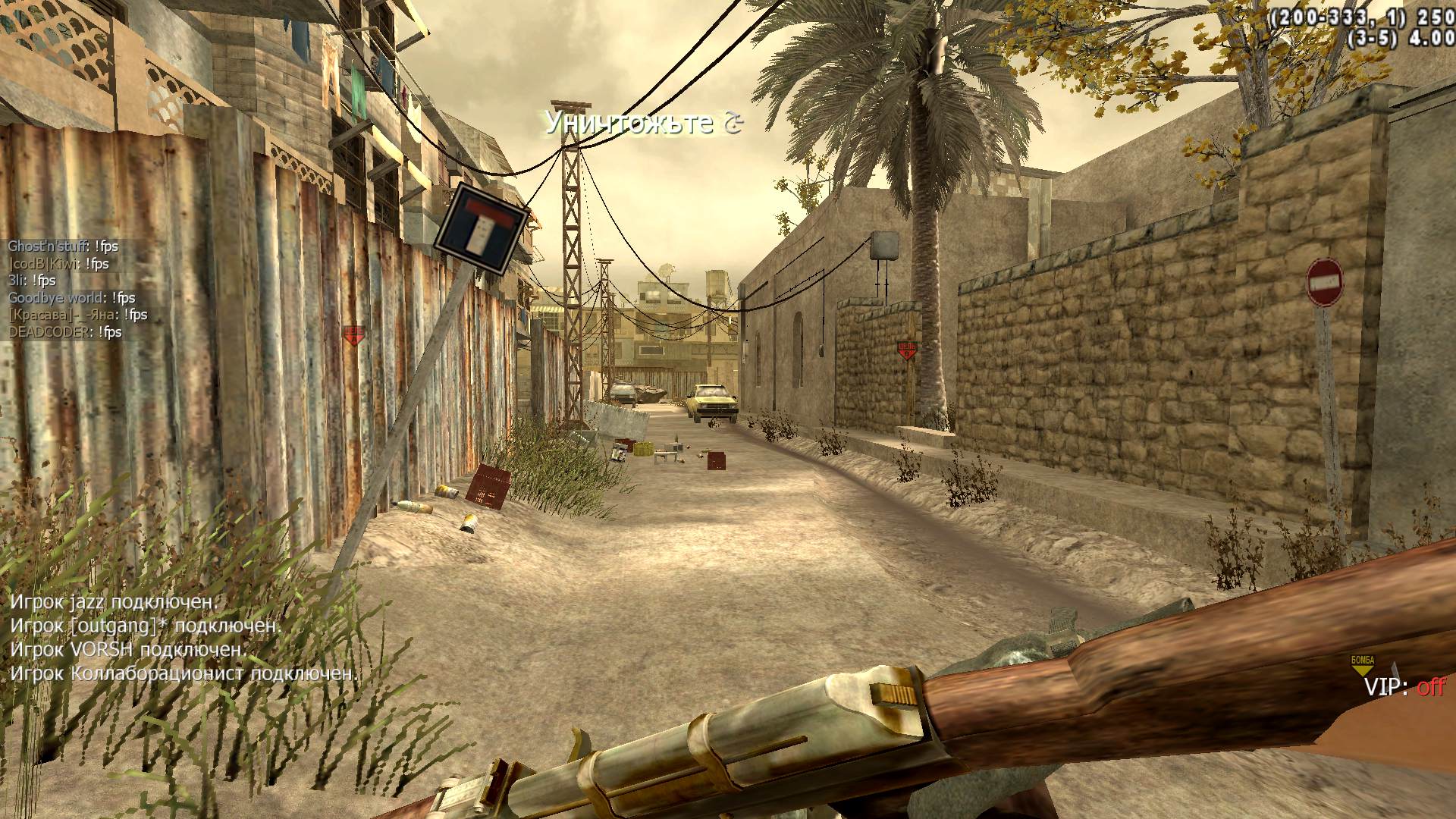
Task: Click the red ЦЕЛЬ A objective marker
Action: coord(353,334)
